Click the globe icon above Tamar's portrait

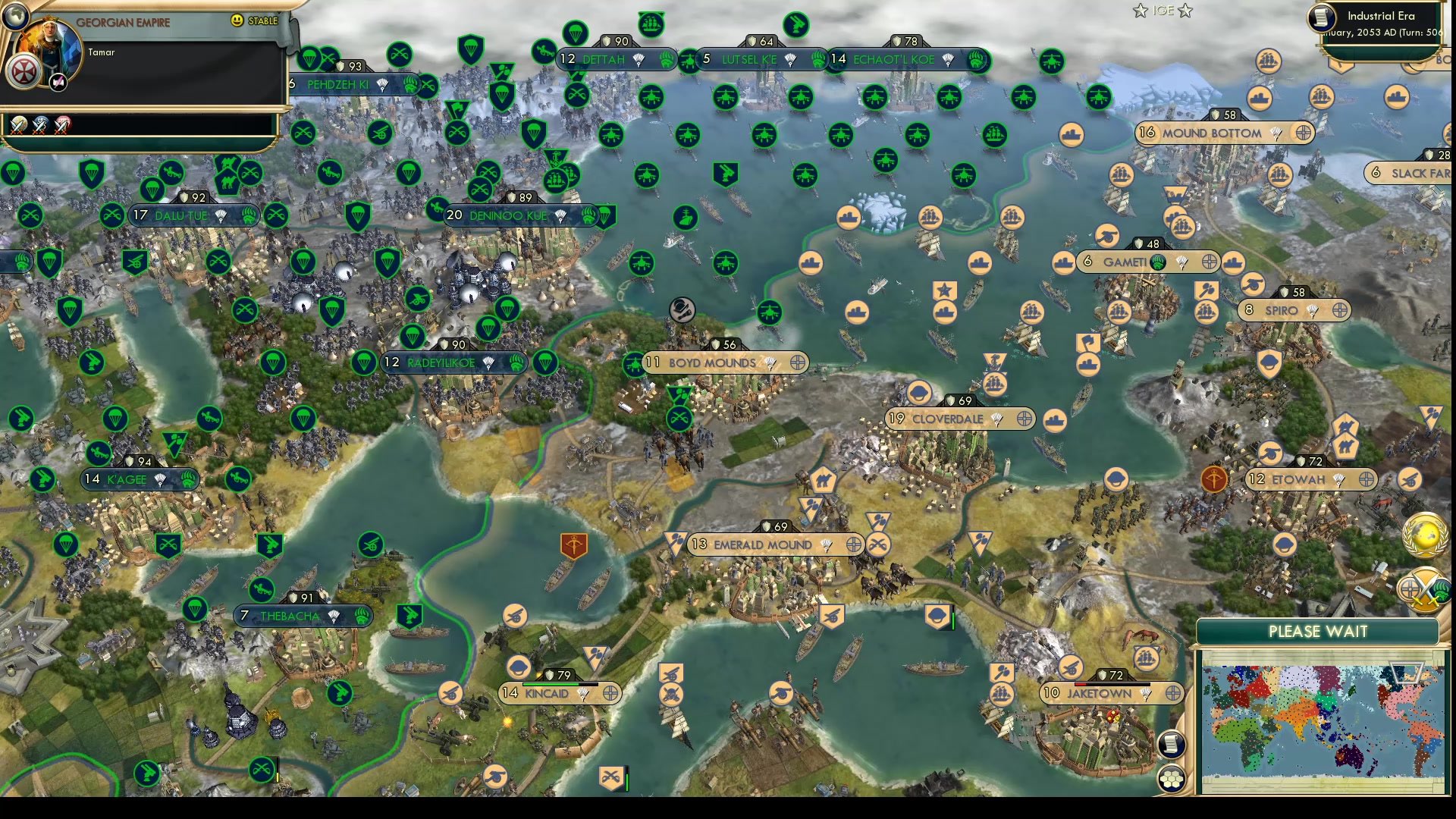point(14,14)
